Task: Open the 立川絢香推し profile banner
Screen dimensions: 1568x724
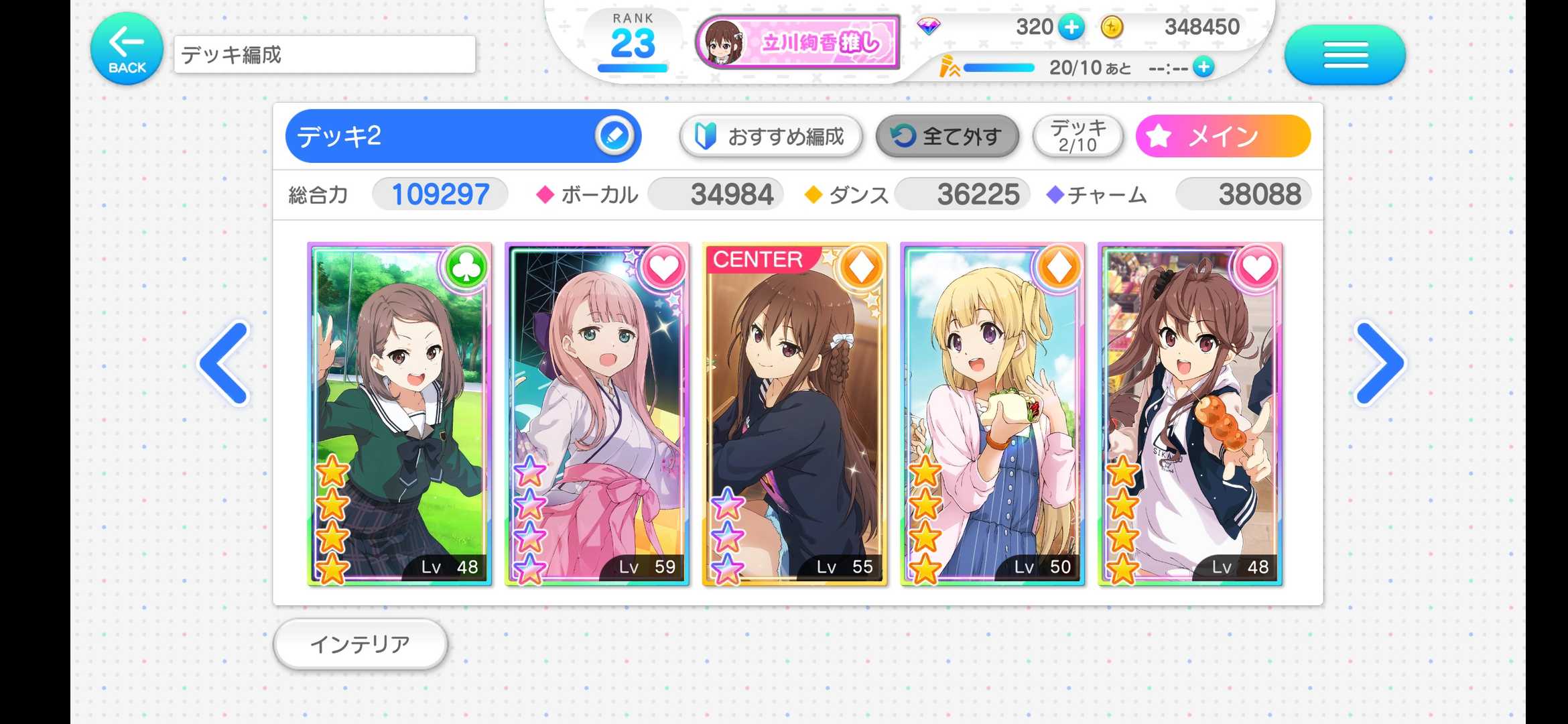Action: (x=797, y=42)
